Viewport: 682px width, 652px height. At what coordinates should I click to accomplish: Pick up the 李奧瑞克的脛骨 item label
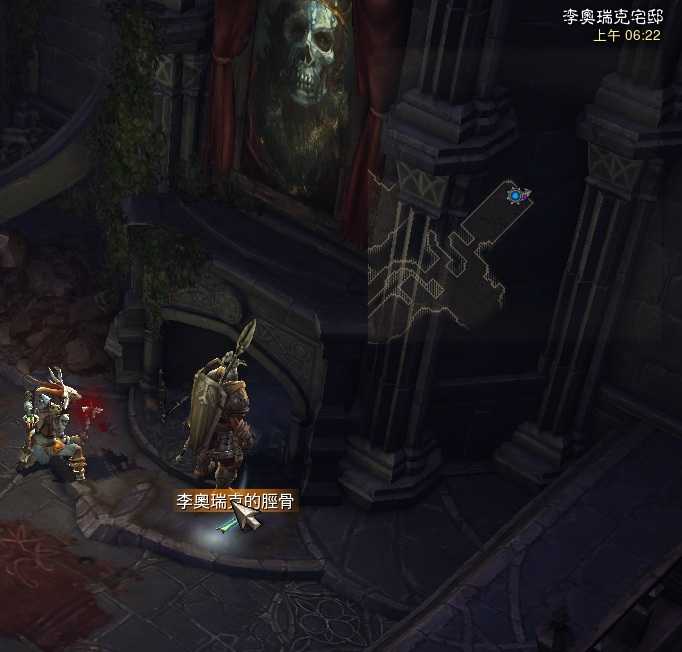(x=234, y=502)
